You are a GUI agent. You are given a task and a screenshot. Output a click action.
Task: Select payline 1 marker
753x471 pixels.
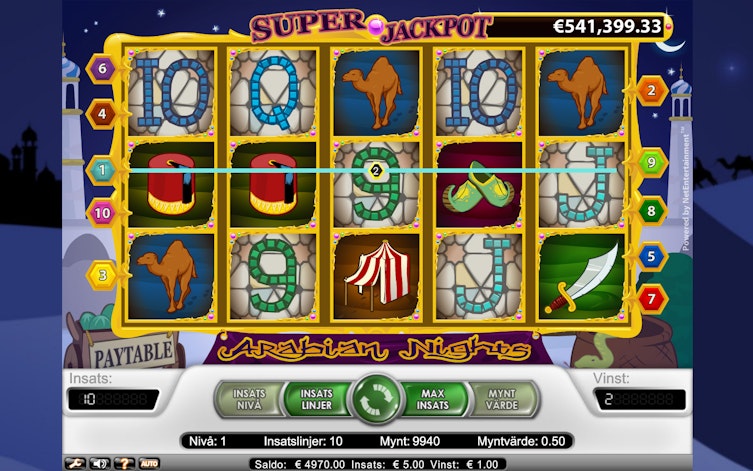(x=101, y=170)
